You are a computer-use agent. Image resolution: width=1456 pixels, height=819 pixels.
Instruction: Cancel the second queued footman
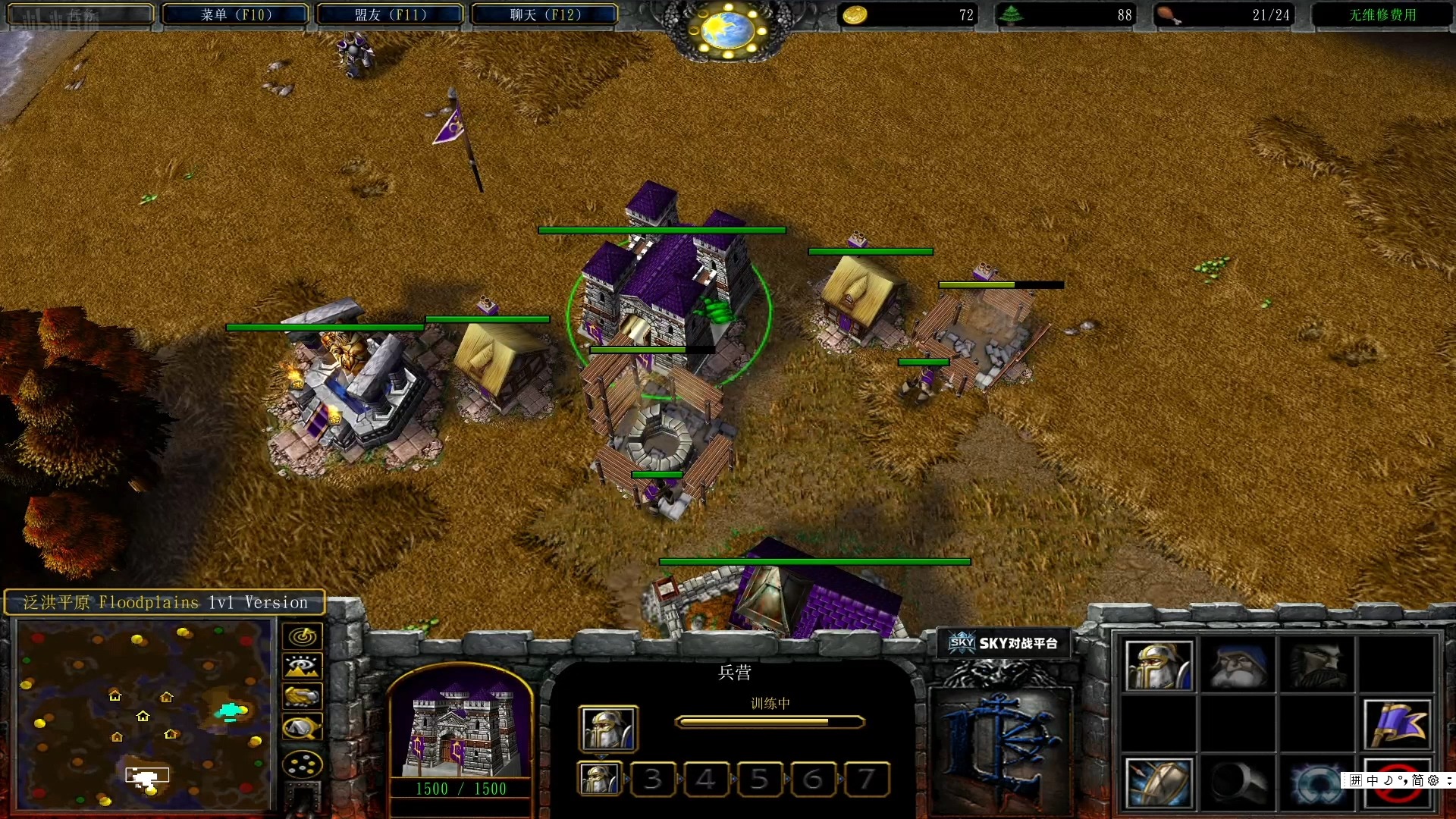tap(599, 779)
